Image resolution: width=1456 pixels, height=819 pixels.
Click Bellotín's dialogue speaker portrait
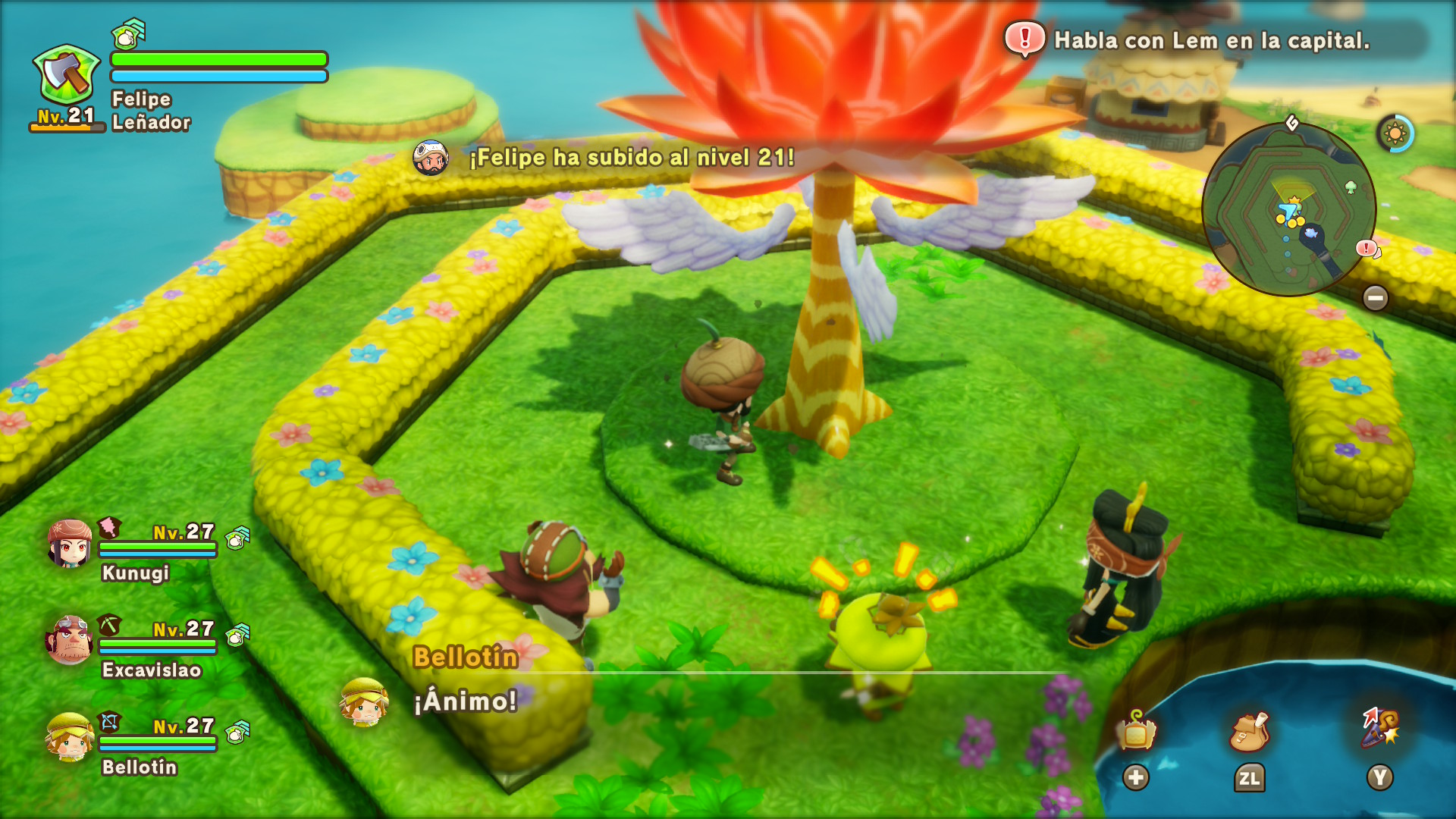[x=364, y=701]
